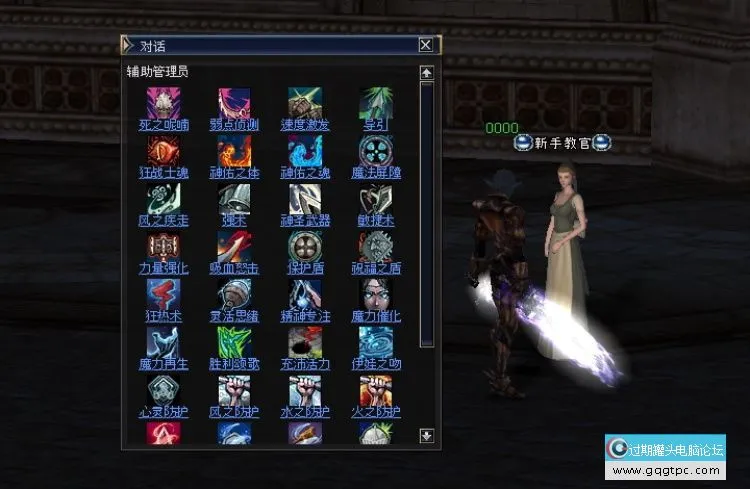Screen dimensions: 750x489
Task: Choose the 伊娃之吻 buff
Action: (x=376, y=364)
